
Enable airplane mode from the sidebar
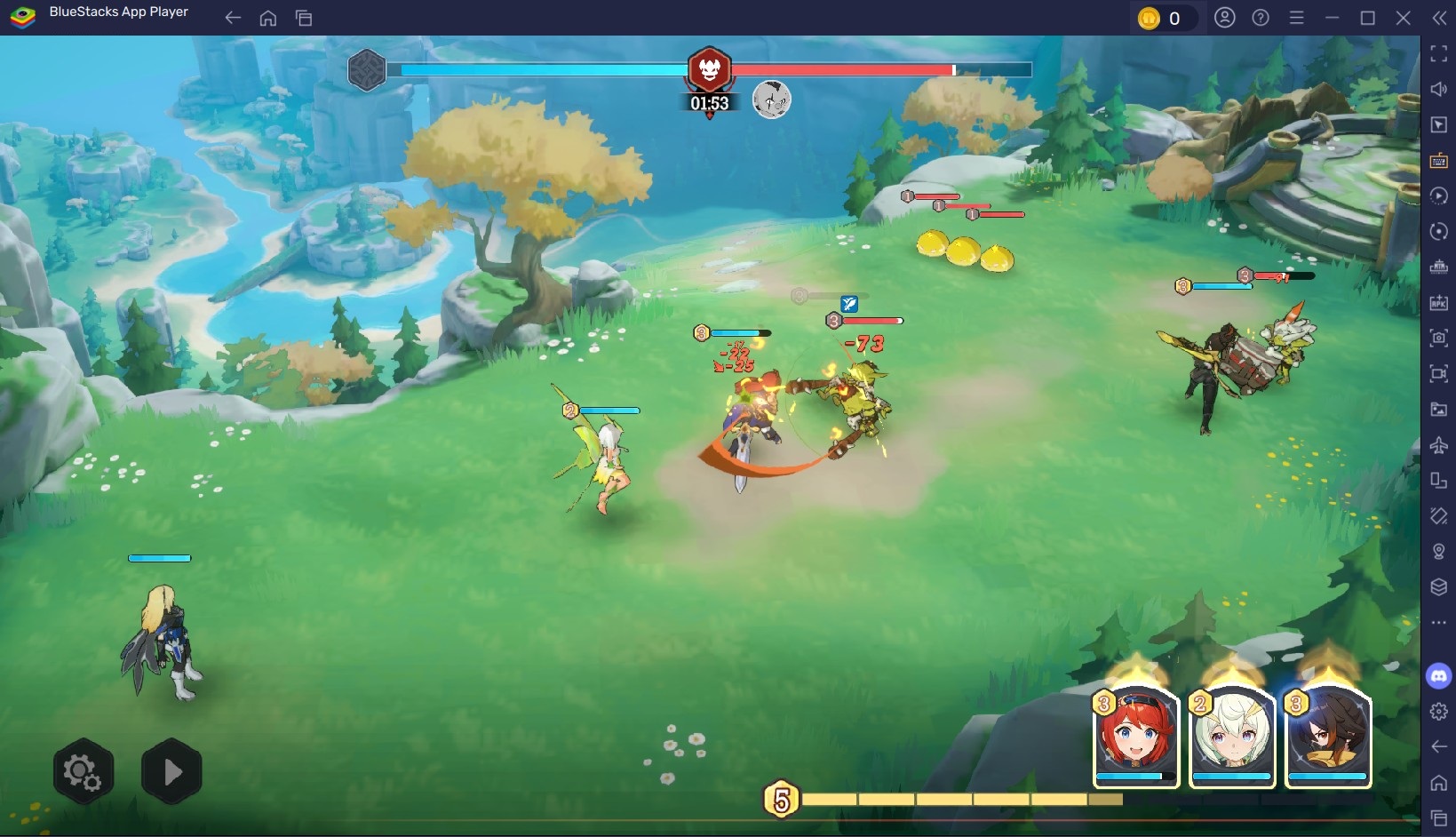[1440, 445]
